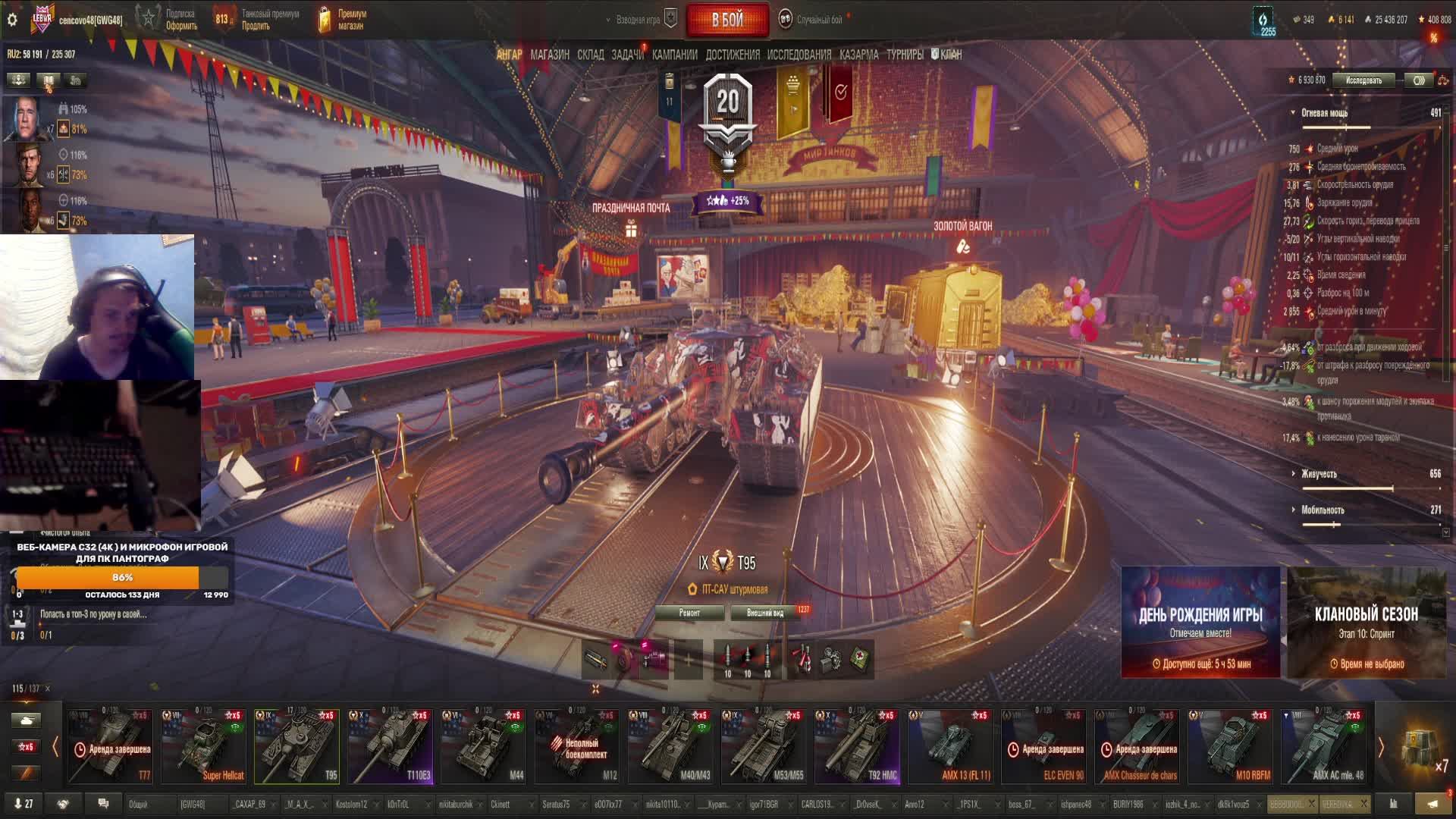Switch to the СКЛАД tab

590,55
